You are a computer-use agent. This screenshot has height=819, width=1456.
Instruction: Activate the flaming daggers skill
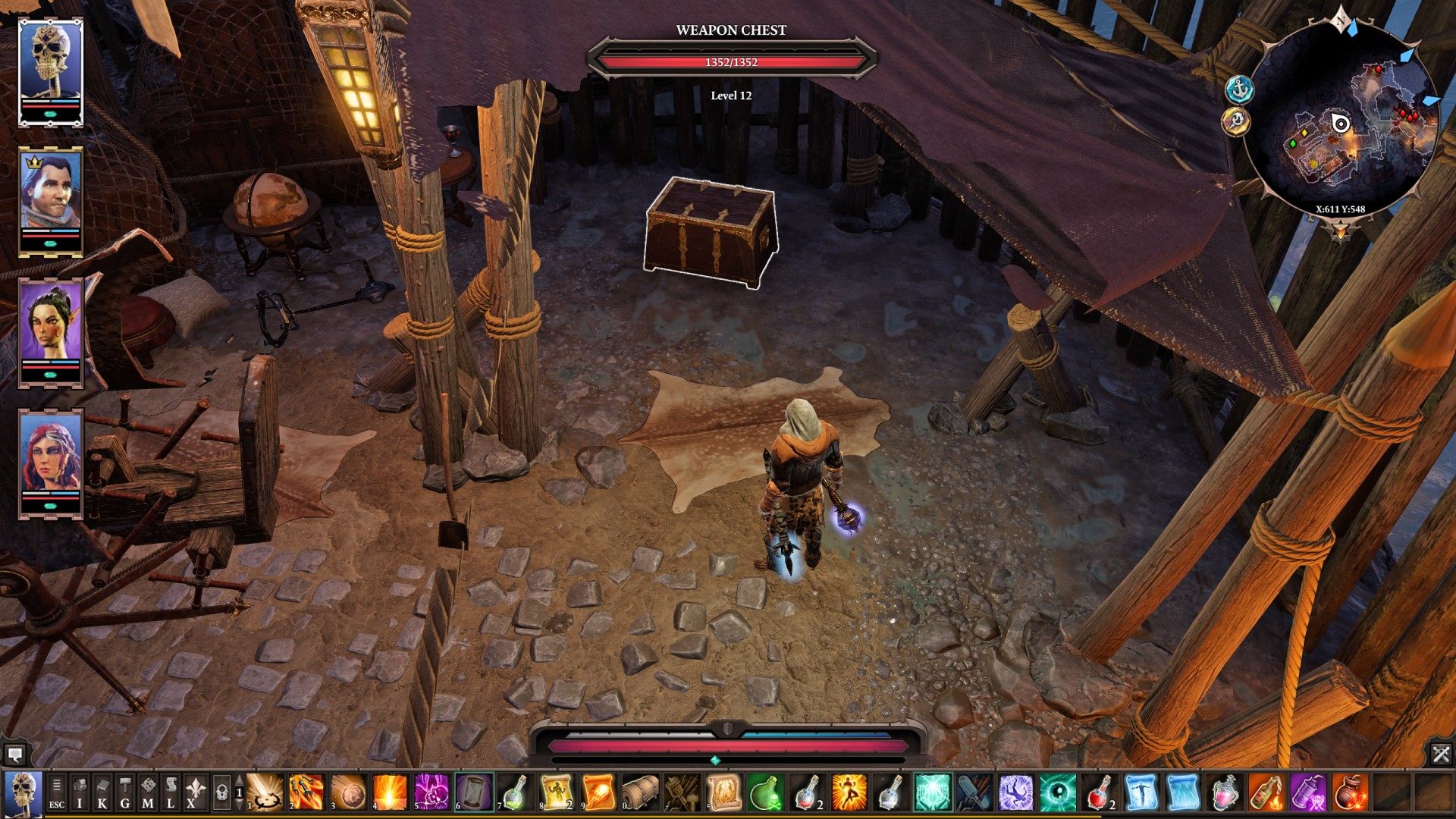pos(306,793)
